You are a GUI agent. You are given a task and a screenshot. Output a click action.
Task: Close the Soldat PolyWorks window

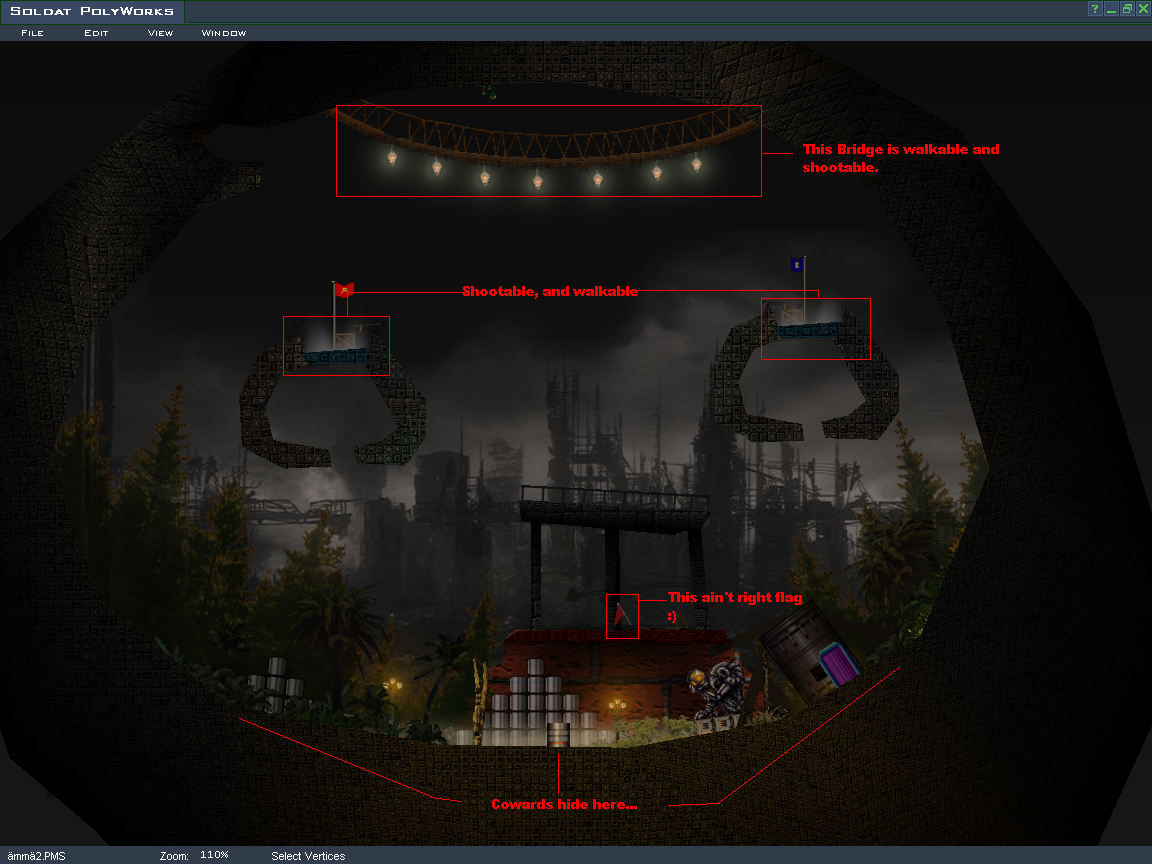(x=1143, y=9)
